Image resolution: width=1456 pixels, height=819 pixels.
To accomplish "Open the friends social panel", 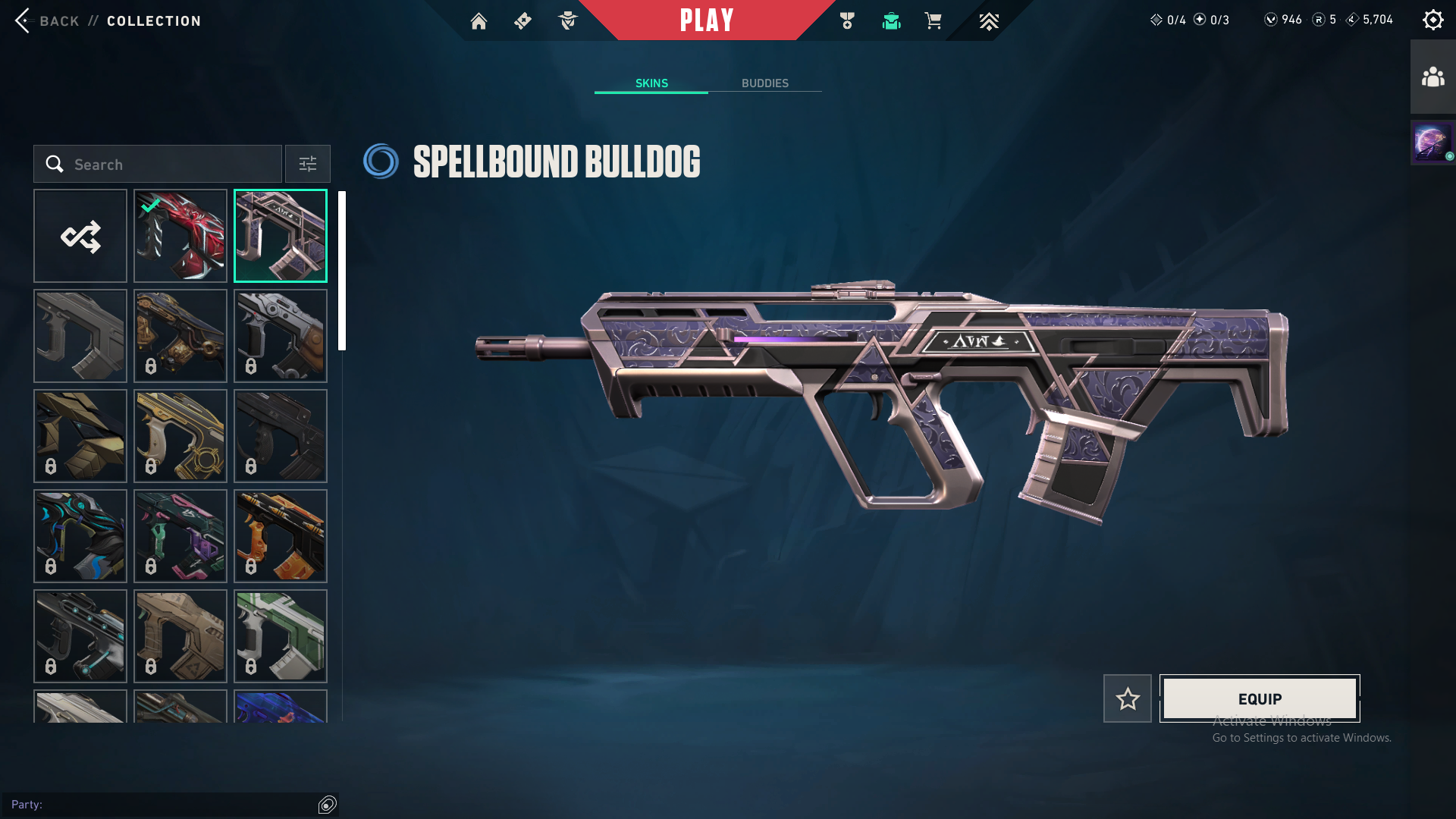I will [x=1432, y=77].
